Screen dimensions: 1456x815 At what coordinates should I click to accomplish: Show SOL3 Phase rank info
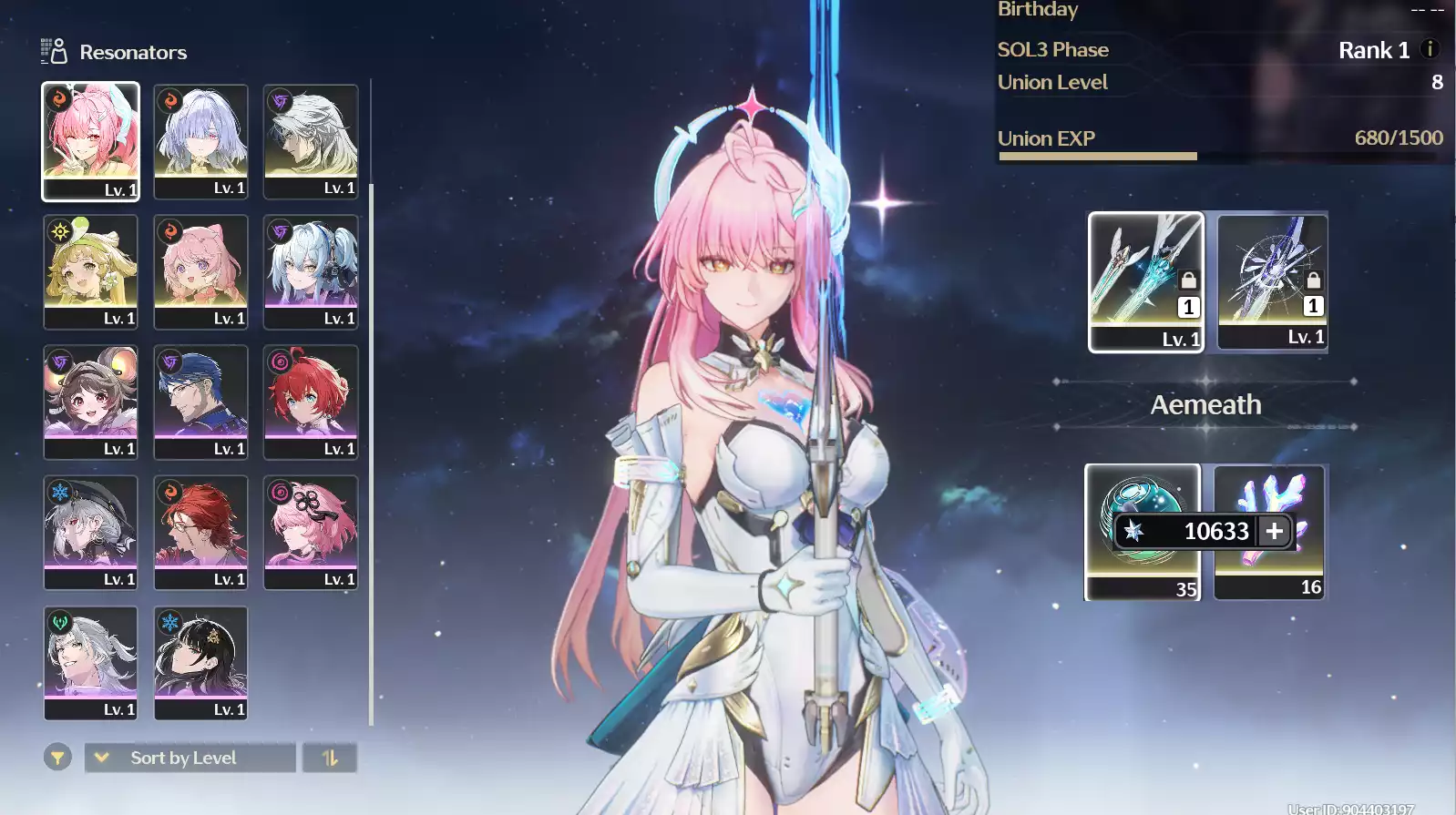pos(1430,49)
